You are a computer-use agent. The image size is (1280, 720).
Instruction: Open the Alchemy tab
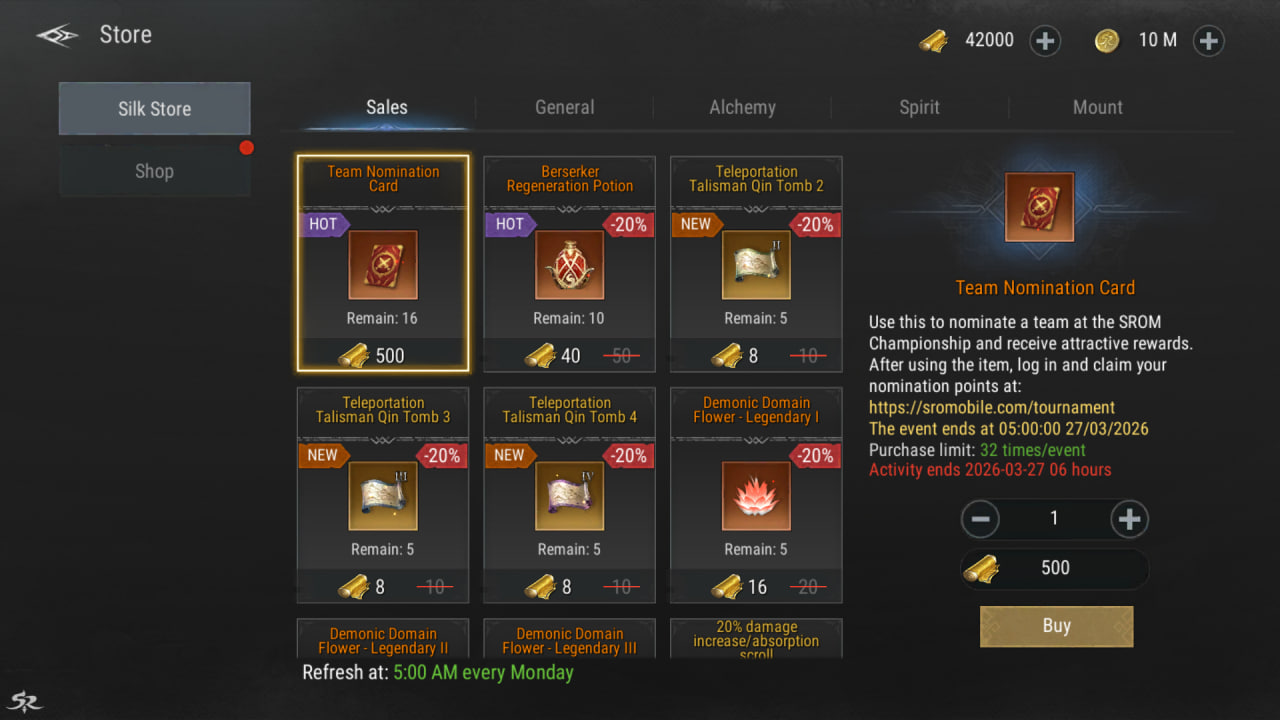click(742, 108)
